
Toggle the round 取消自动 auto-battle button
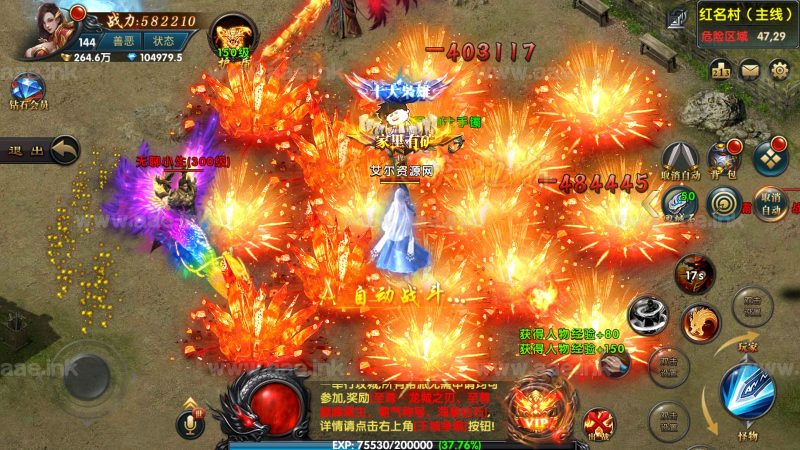point(770,201)
